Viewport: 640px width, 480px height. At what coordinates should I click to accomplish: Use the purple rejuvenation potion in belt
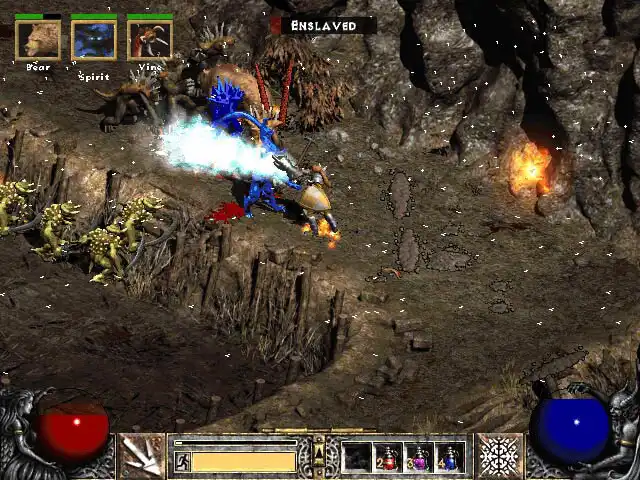click(419, 457)
